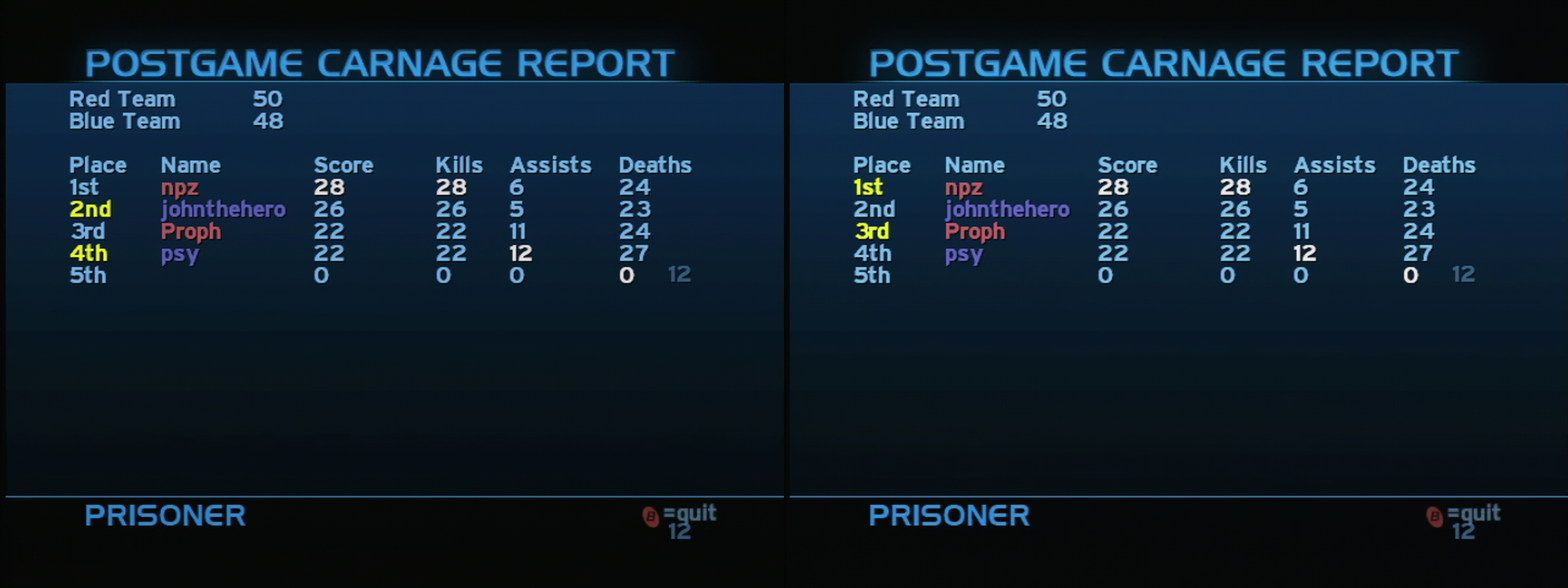This screenshot has width=1568, height=588.
Task: Select the Blue Team score of 48
Action: coord(269,120)
